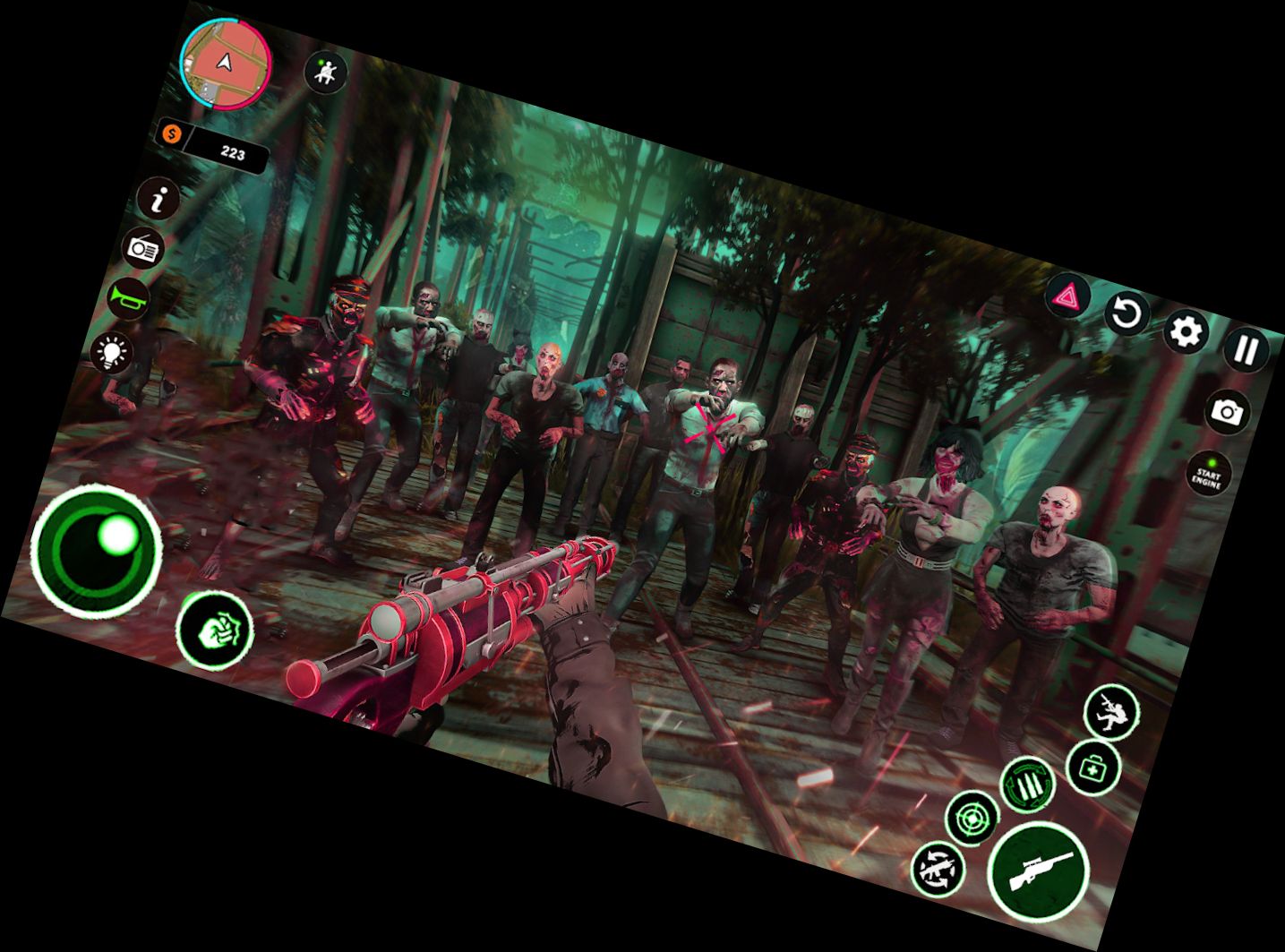This screenshot has width=1285, height=952.
Task: Tap the restart arrow icon
Action: pyautogui.click(x=1127, y=315)
